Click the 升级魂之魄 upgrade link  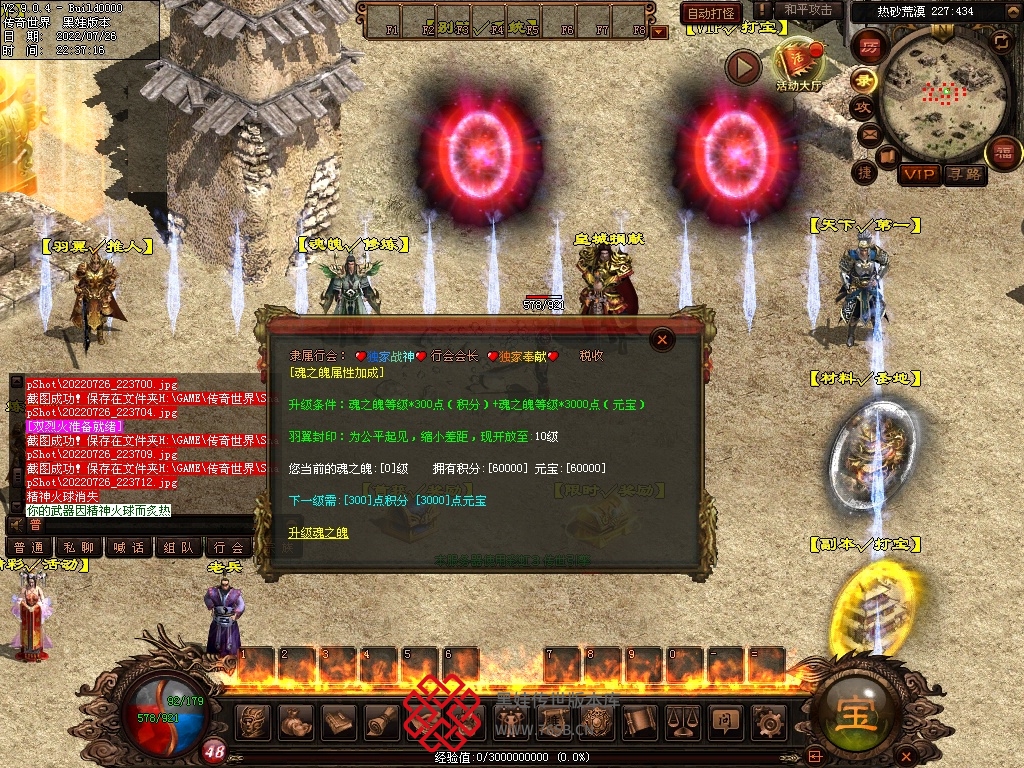point(318,533)
